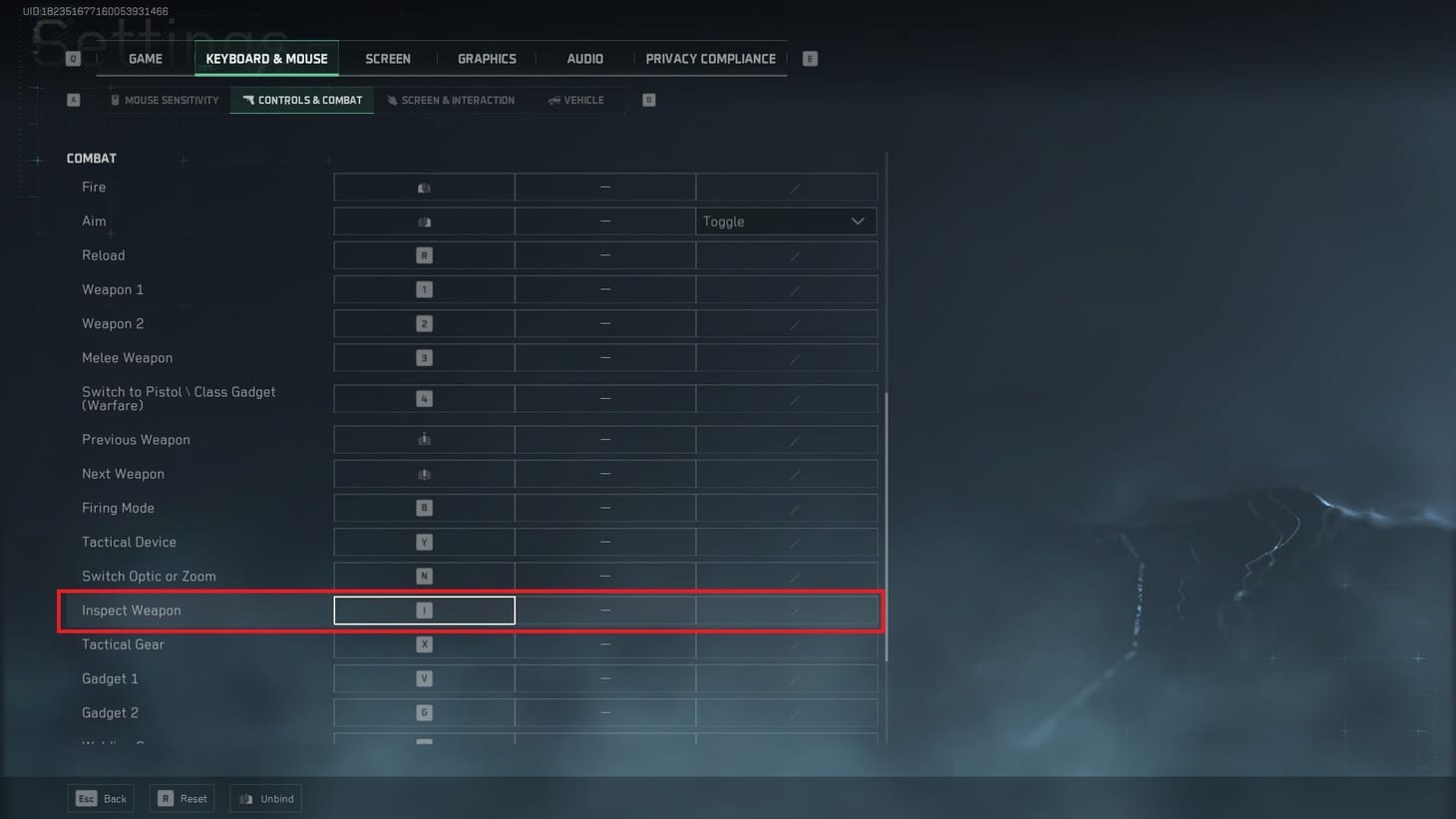Open the Audio settings tab
Viewport: 1456px width, 819px height.
click(x=583, y=58)
